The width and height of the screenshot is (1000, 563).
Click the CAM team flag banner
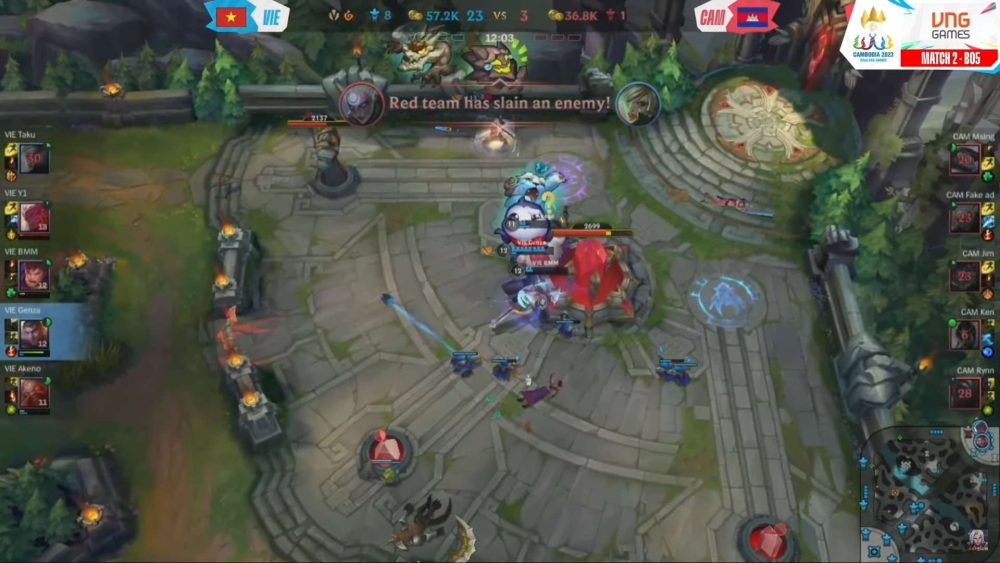pyautogui.click(x=740, y=17)
